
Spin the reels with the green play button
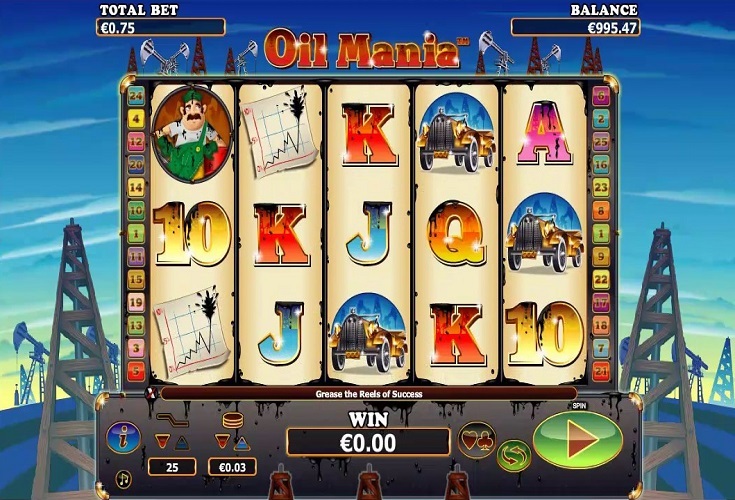click(578, 440)
